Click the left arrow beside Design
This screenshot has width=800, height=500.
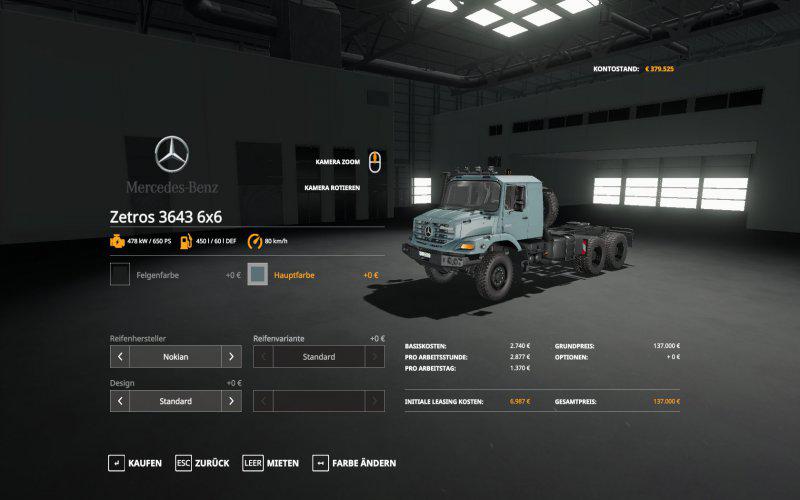[120, 401]
